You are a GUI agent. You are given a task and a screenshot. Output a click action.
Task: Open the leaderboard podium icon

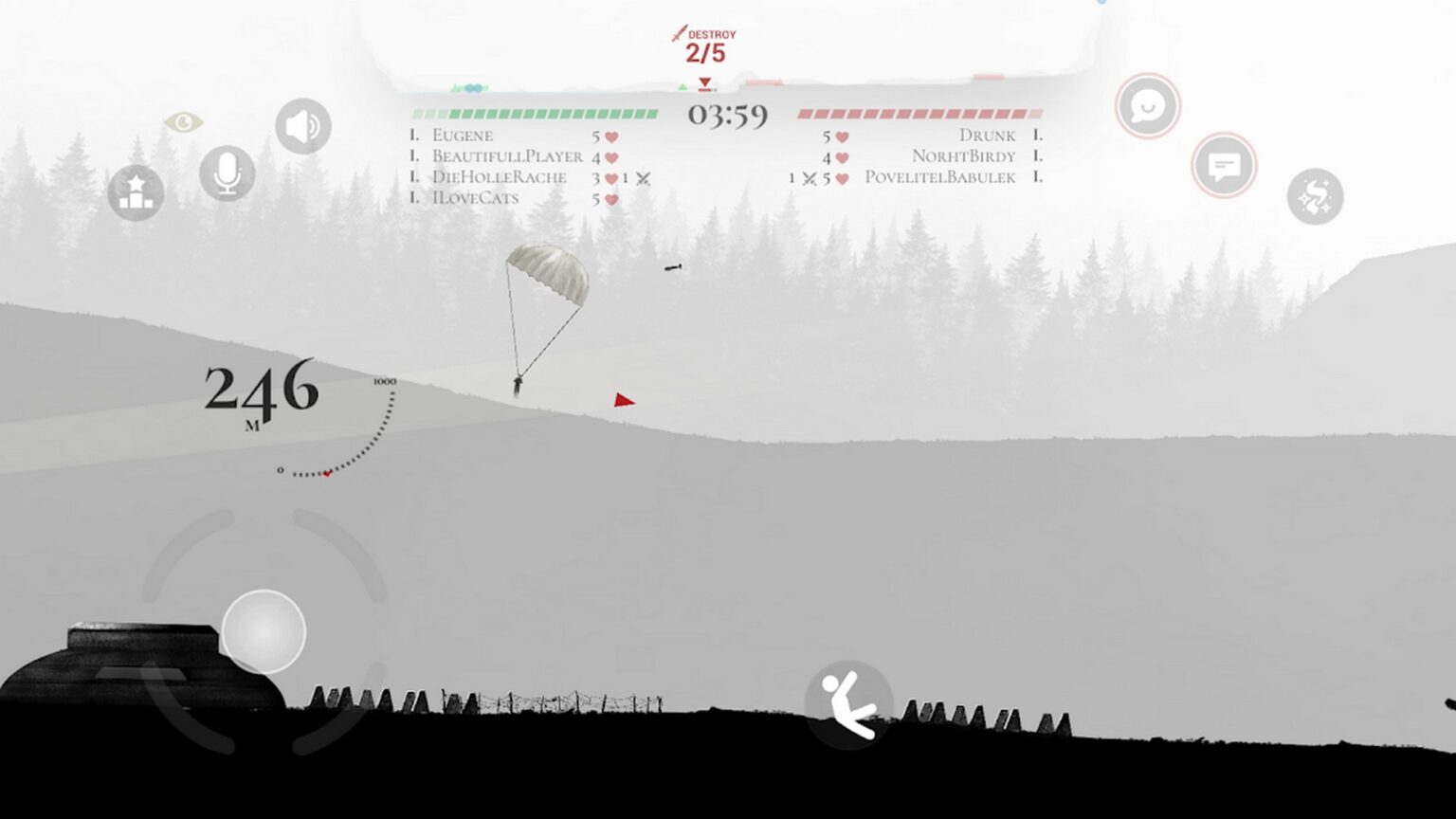click(x=136, y=192)
